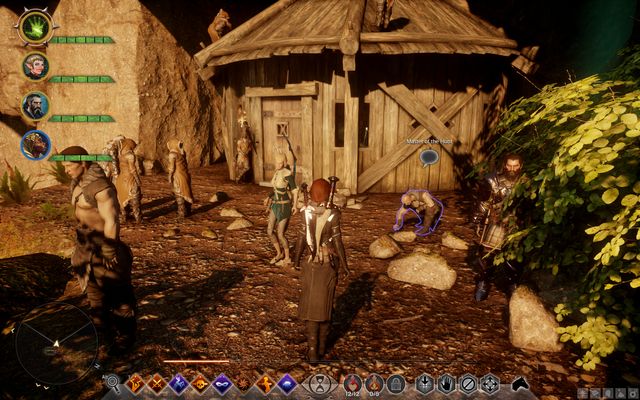
Task: Activate the skull ability on the hotbar
Action: [x=200, y=383]
